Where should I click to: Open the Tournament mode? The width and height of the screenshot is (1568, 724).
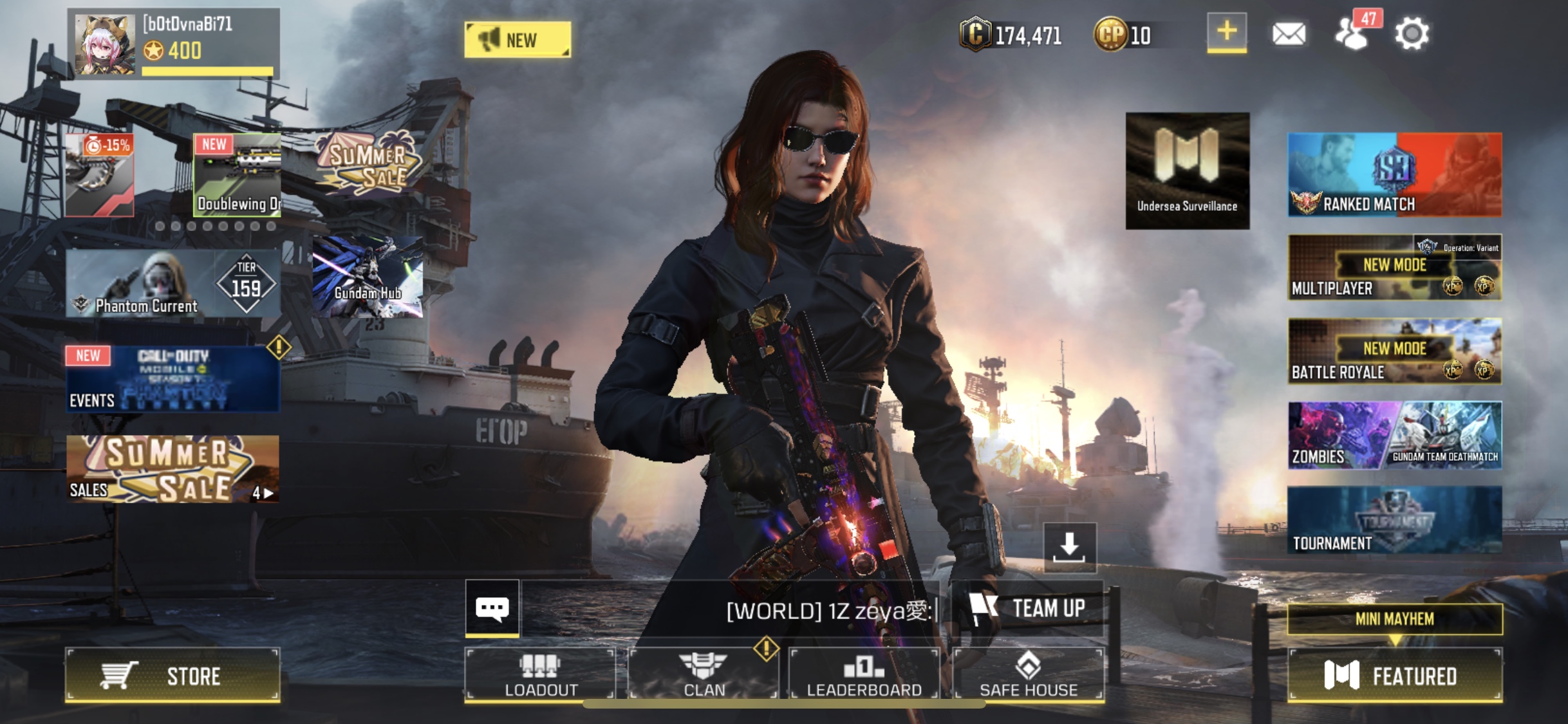point(1394,520)
